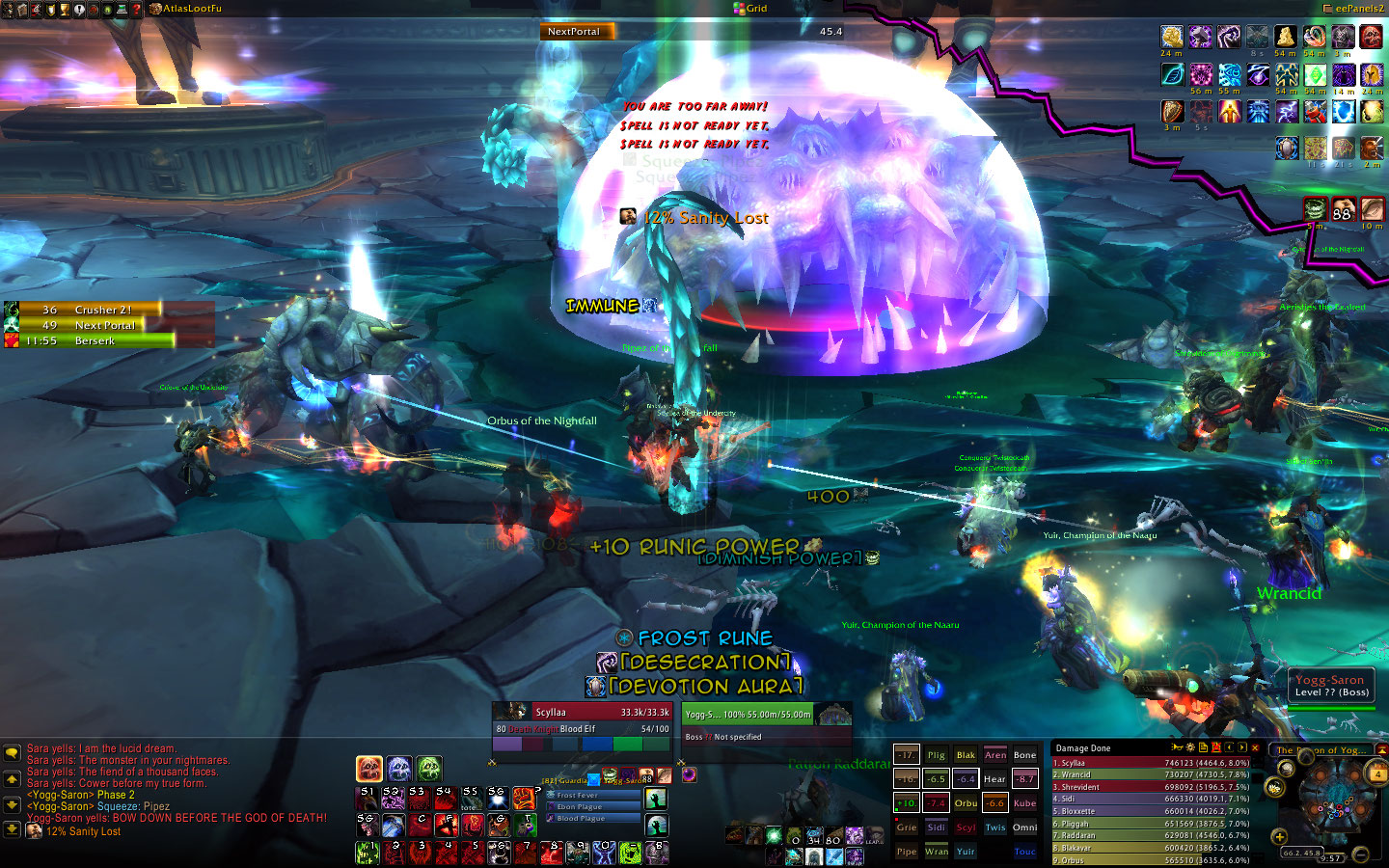Open the damage meter gear settings
The width and height of the screenshot is (1389, 868).
pyautogui.click(x=1189, y=747)
